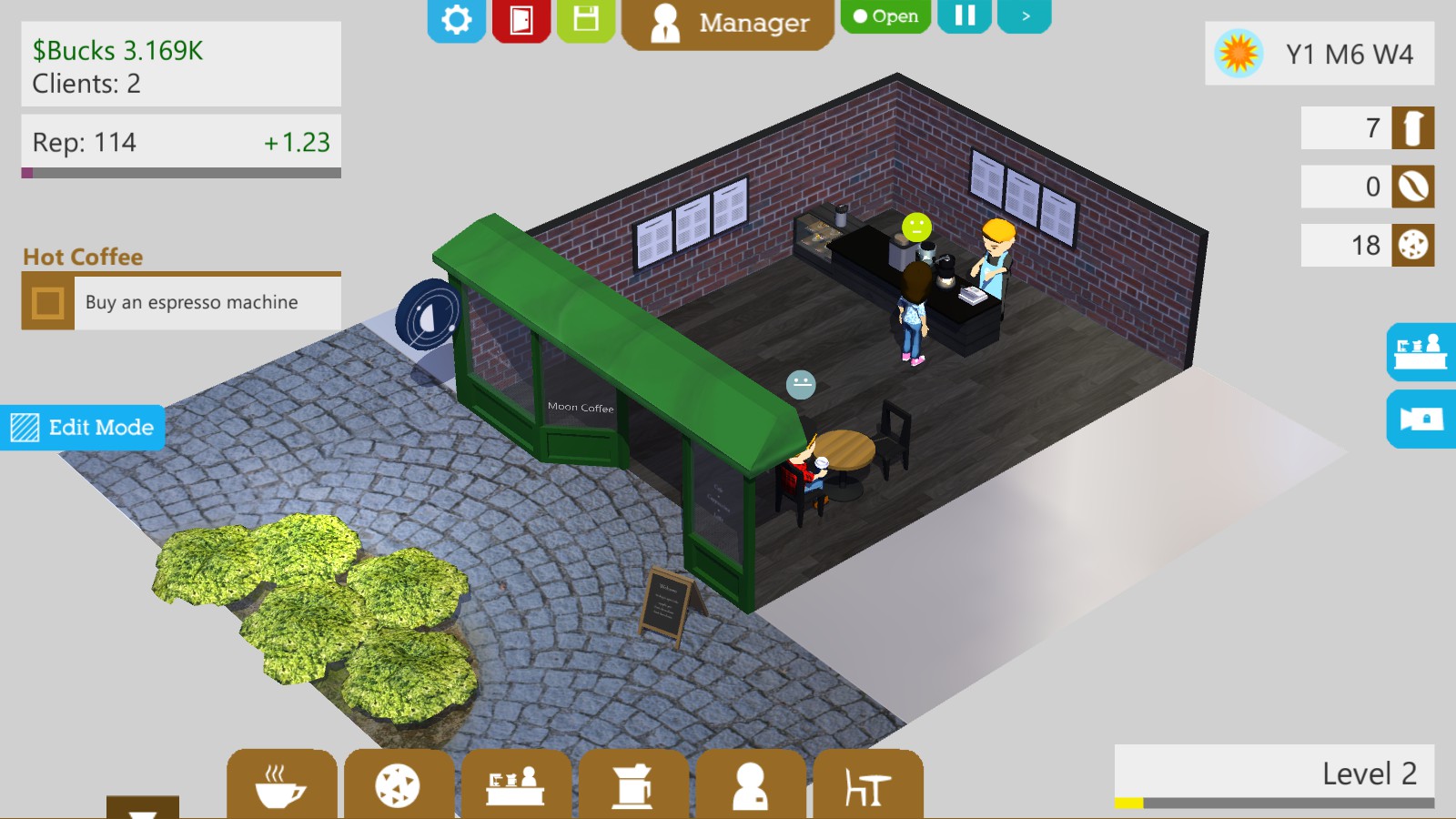1456x819 pixels.
Task: Select the coffee cup drinks icon
Action: coord(280,786)
